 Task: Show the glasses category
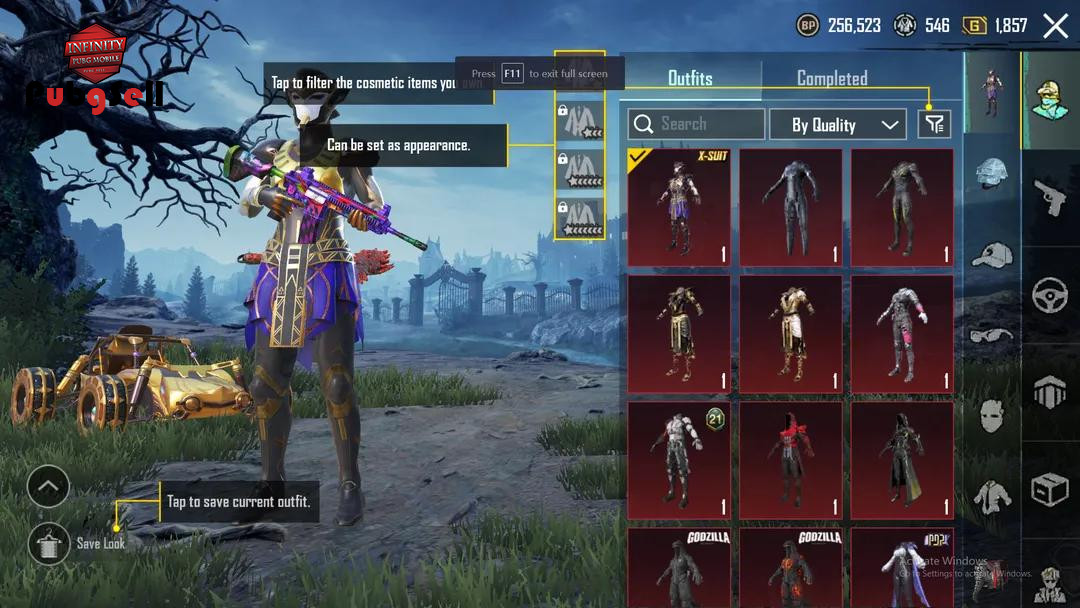(992, 335)
